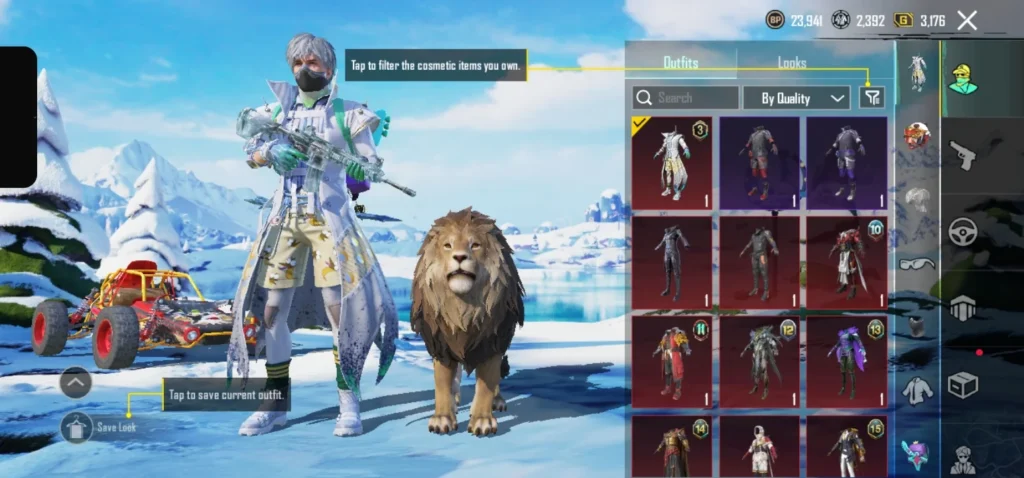Open the By Quality sort dropdown
Viewport: 1024px width, 478px height.
click(796, 98)
